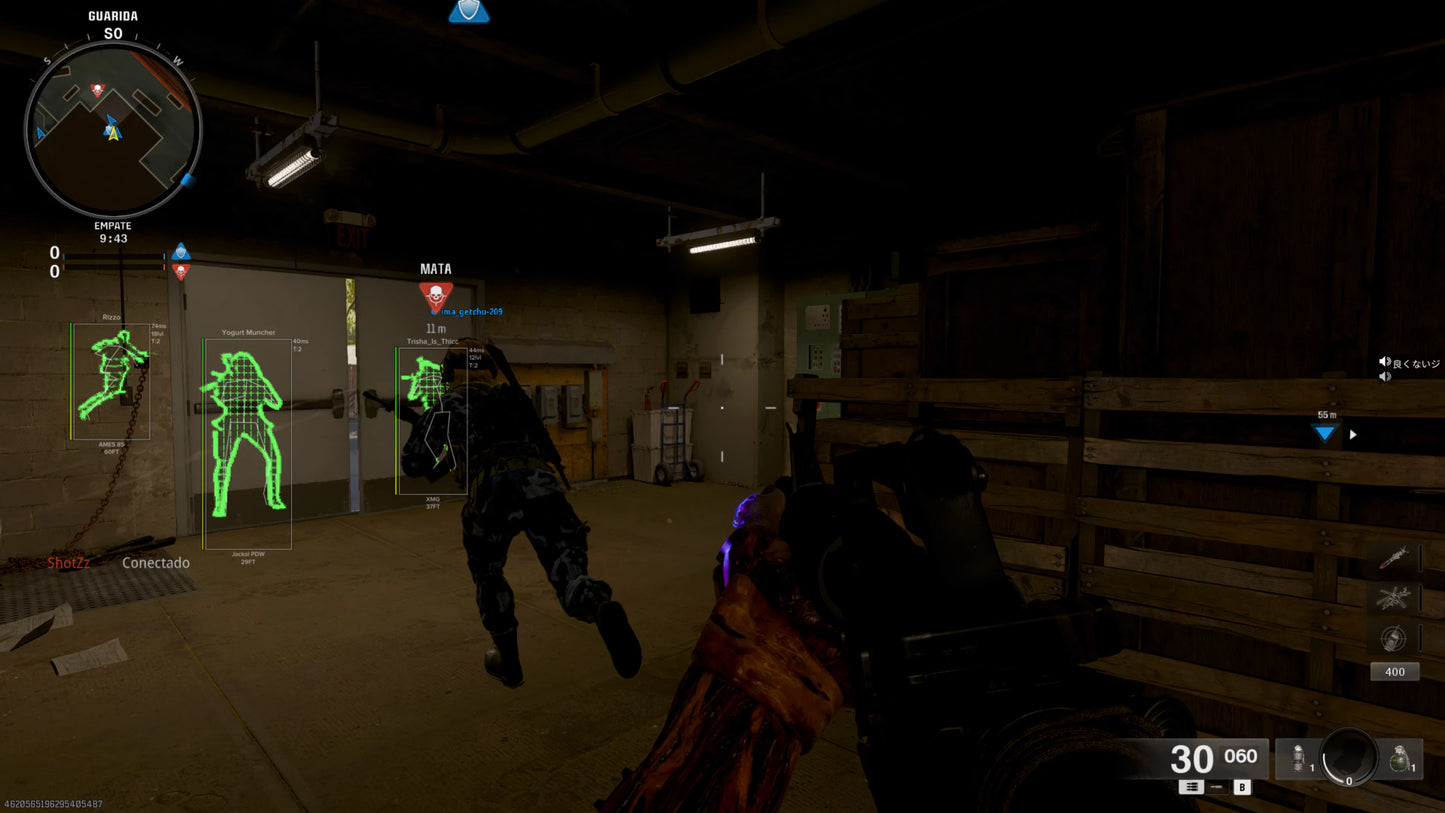Mute the lower speaker voice chat icon
Viewport: 1445px width, 813px height.
[x=1385, y=376]
